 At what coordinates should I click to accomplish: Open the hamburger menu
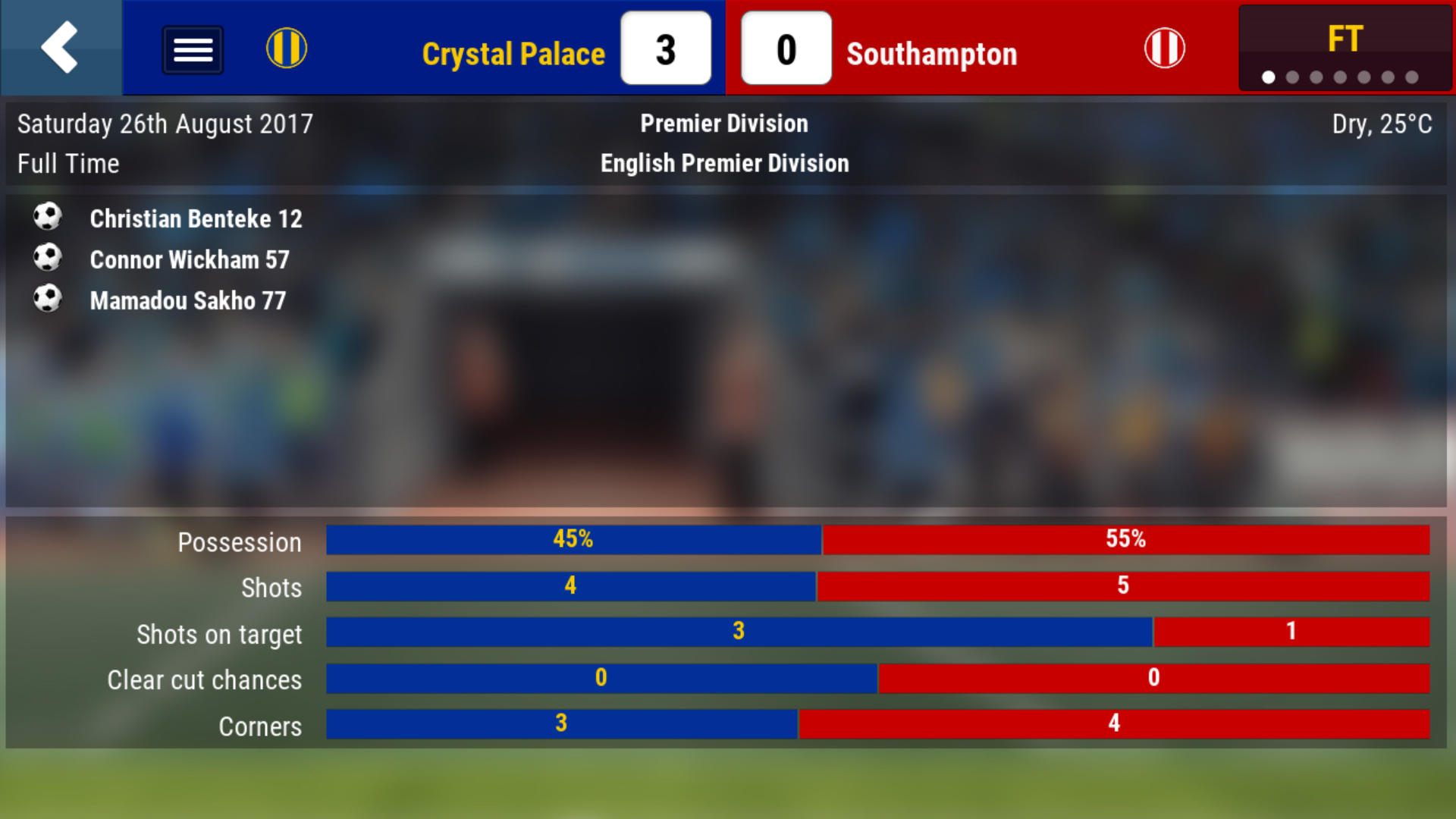[193, 50]
